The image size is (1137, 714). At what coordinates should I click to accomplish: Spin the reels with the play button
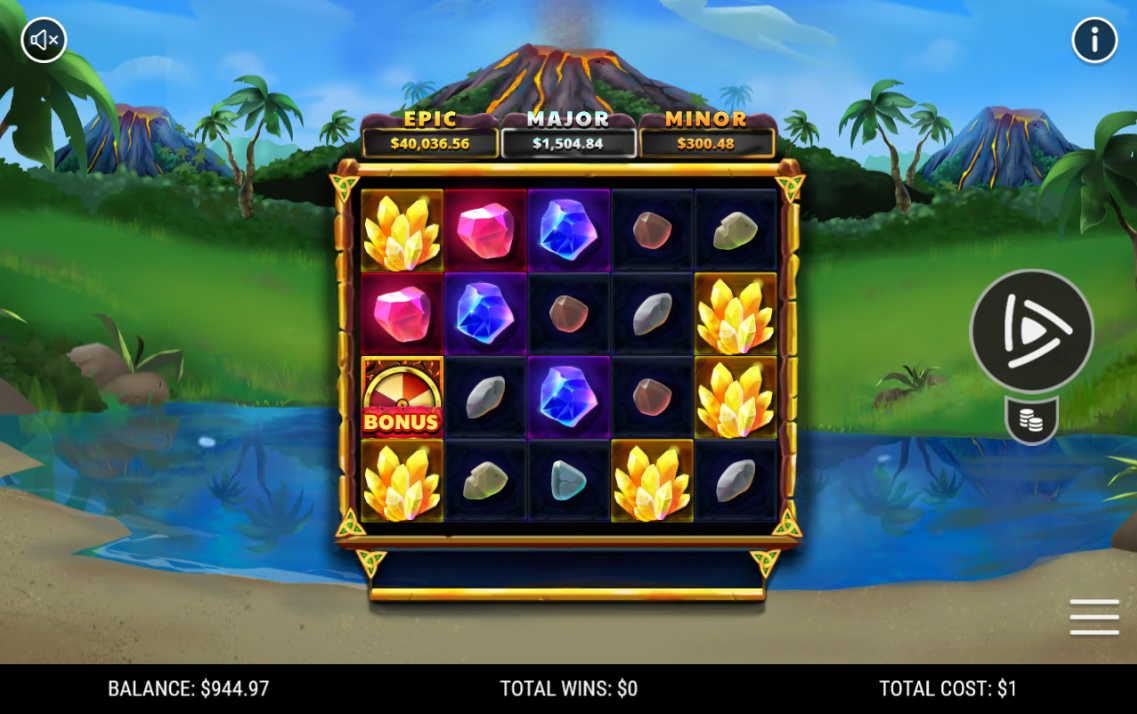[1031, 330]
